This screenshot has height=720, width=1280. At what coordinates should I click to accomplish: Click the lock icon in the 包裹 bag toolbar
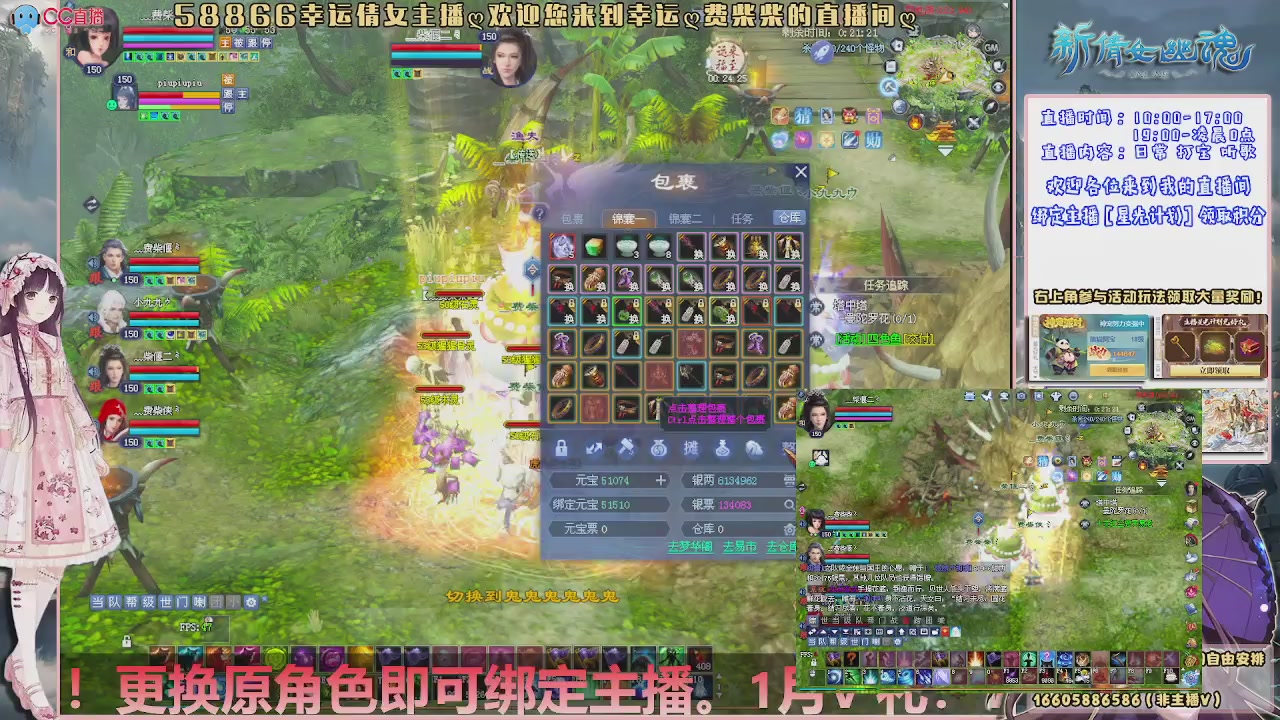[561, 448]
